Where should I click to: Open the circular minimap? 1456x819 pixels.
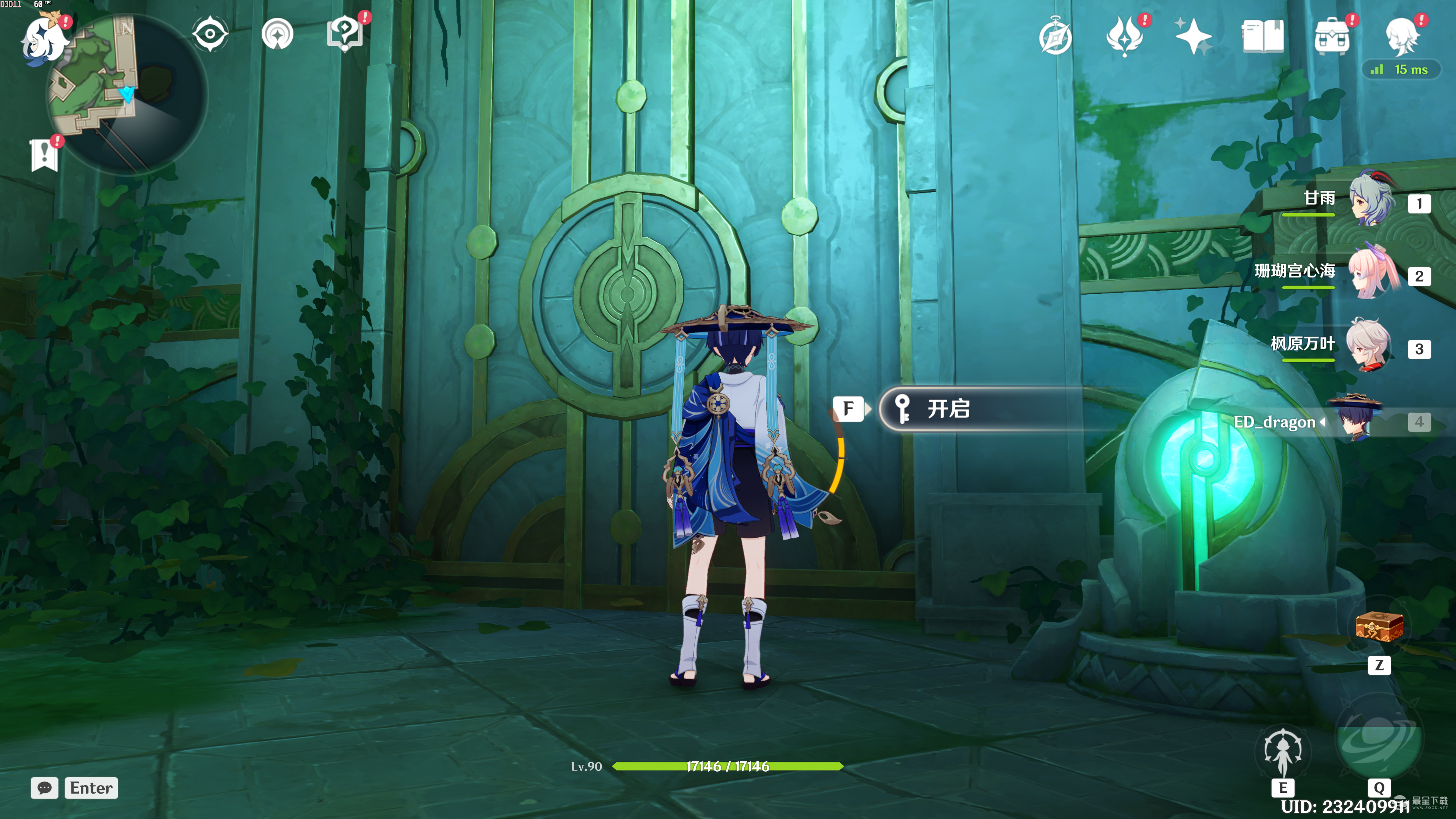[127, 93]
